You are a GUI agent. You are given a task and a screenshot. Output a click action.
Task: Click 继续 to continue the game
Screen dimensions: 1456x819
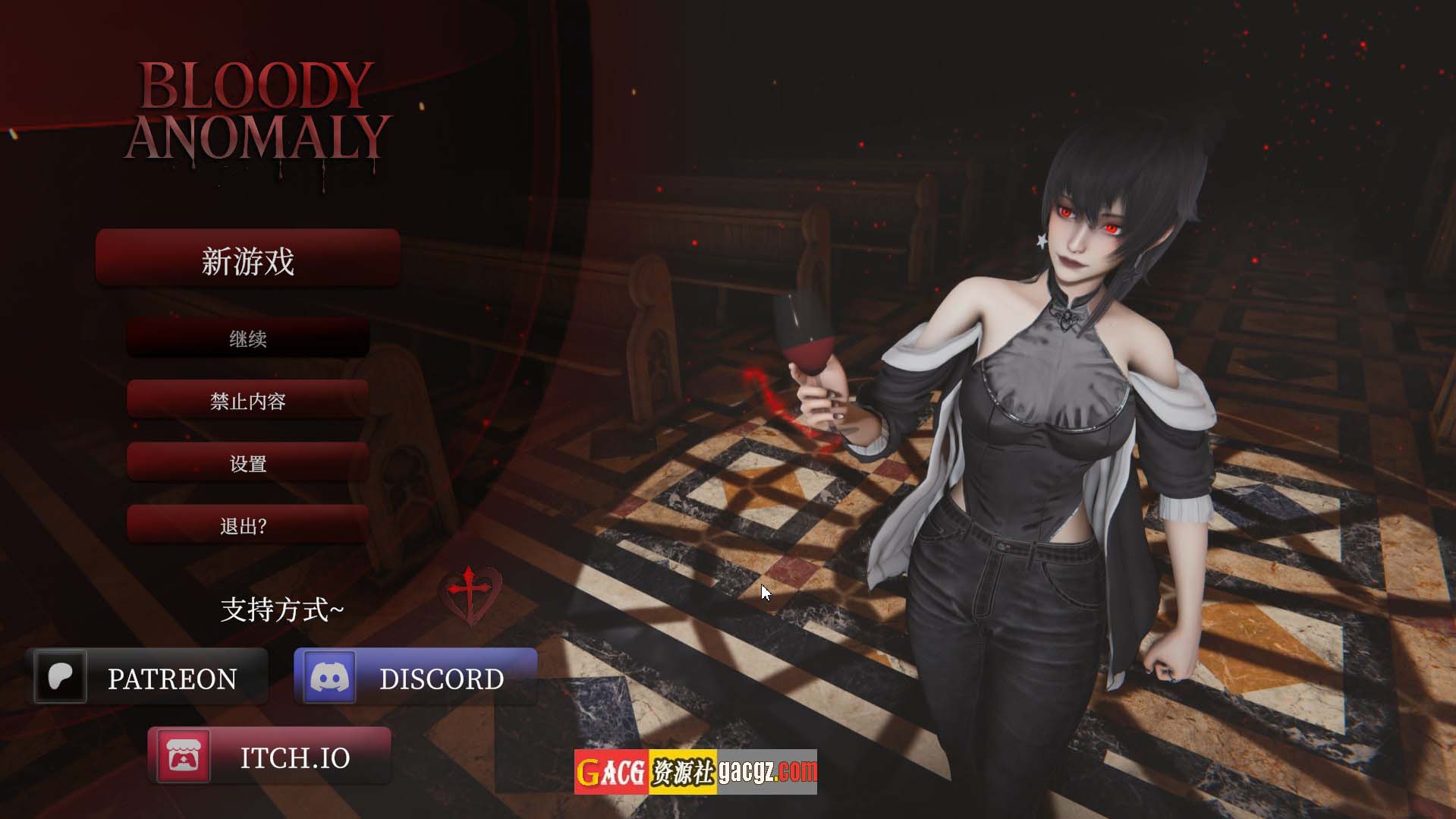[247, 339]
